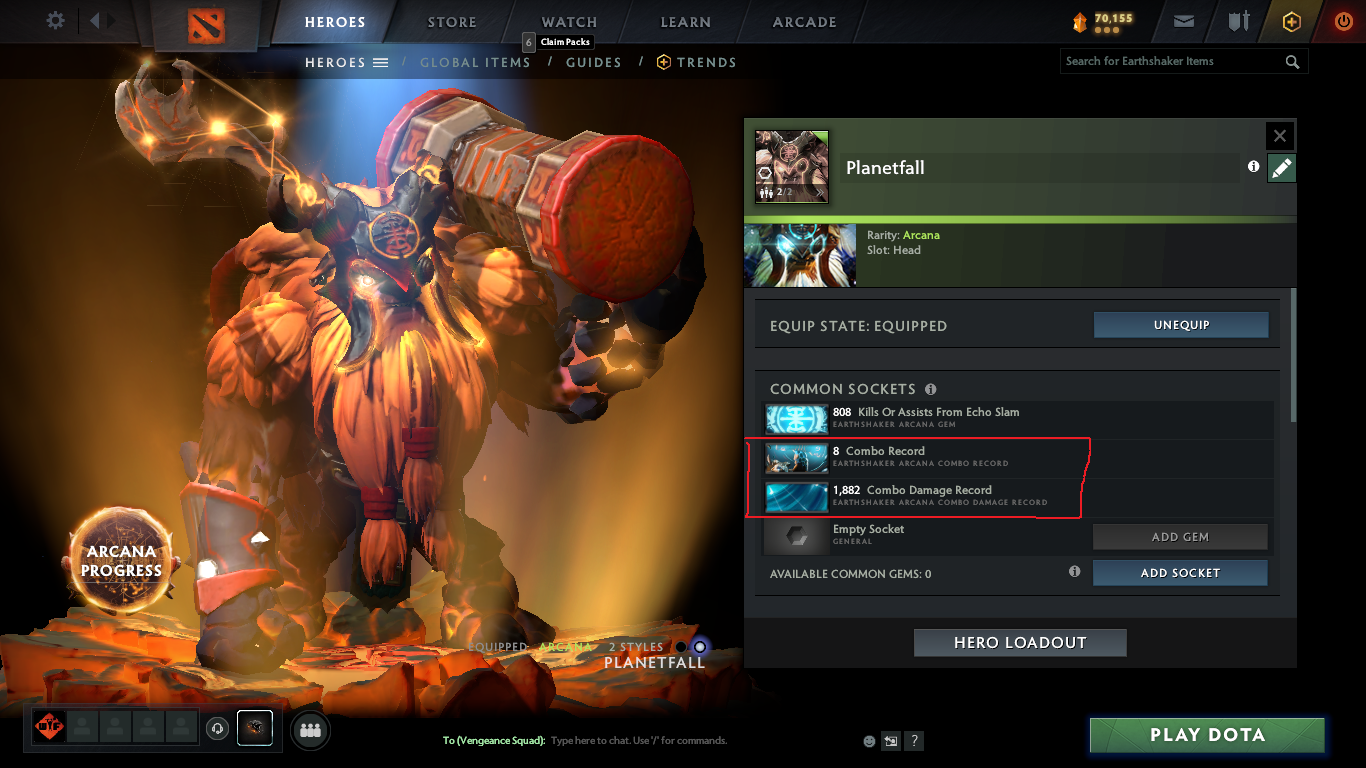Click the back navigation arrow near the gear
Image resolution: width=1366 pixels, height=768 pixels.
tap(95, 20)
